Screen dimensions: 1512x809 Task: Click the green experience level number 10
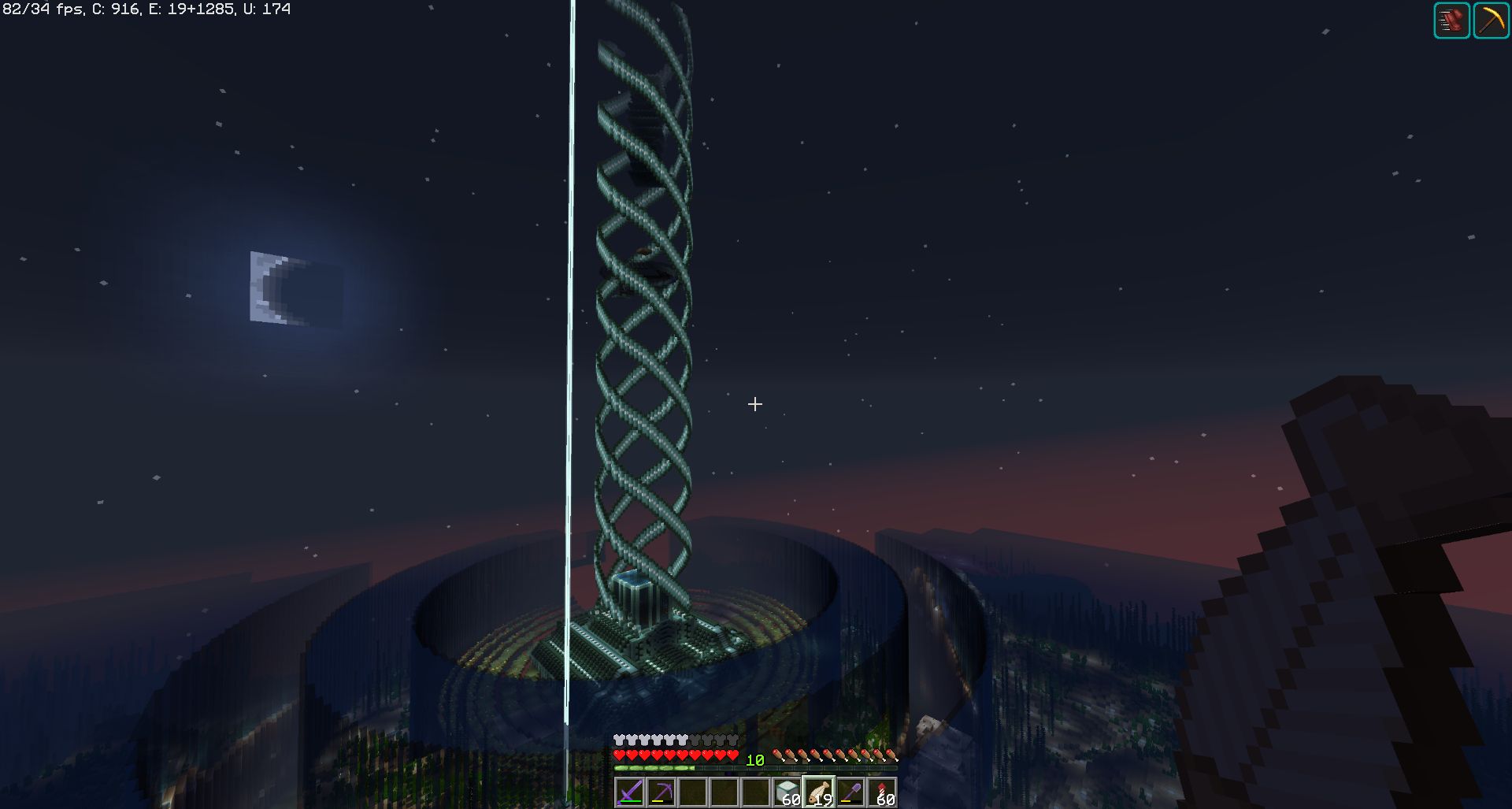pos(754,759)
